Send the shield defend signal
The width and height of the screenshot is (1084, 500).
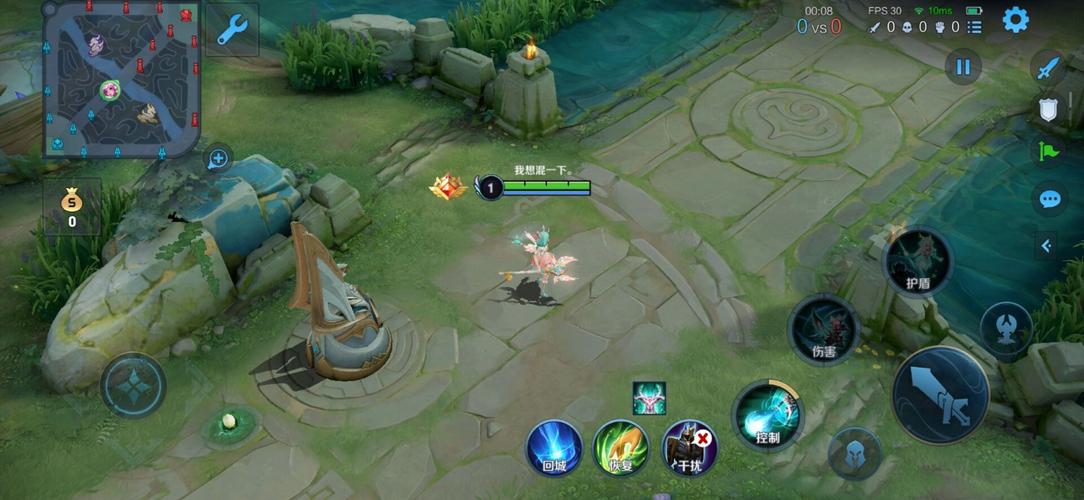[1047, 110]
